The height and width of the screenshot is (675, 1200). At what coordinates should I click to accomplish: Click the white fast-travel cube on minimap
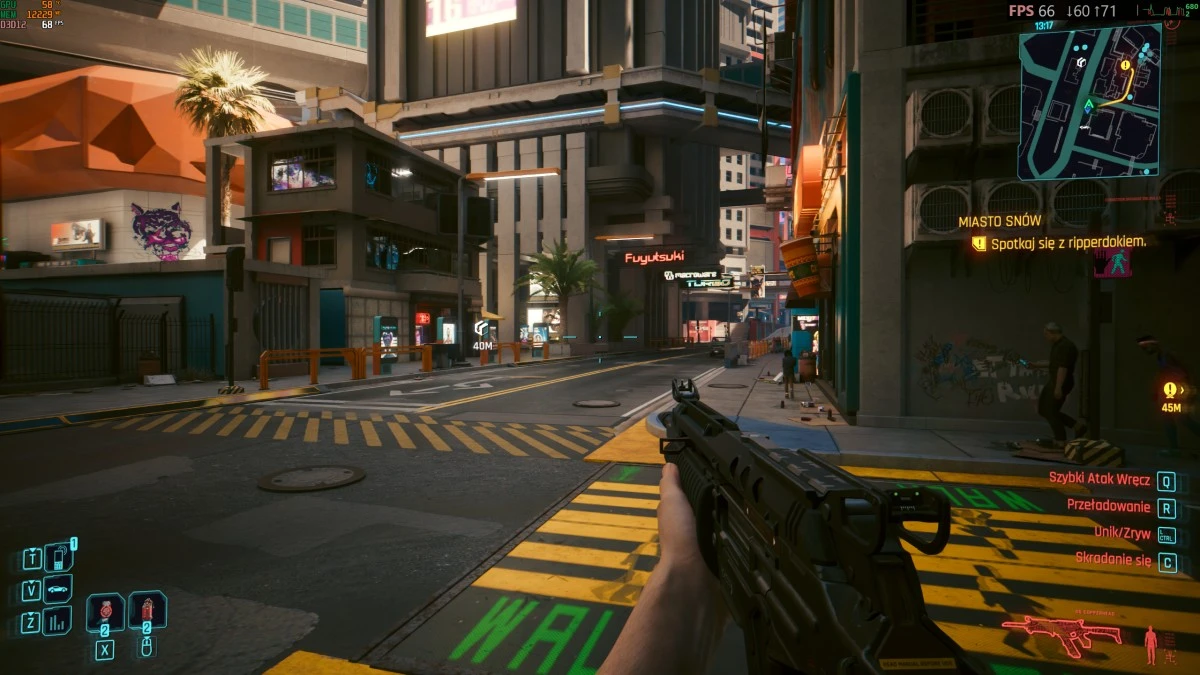1081,62
